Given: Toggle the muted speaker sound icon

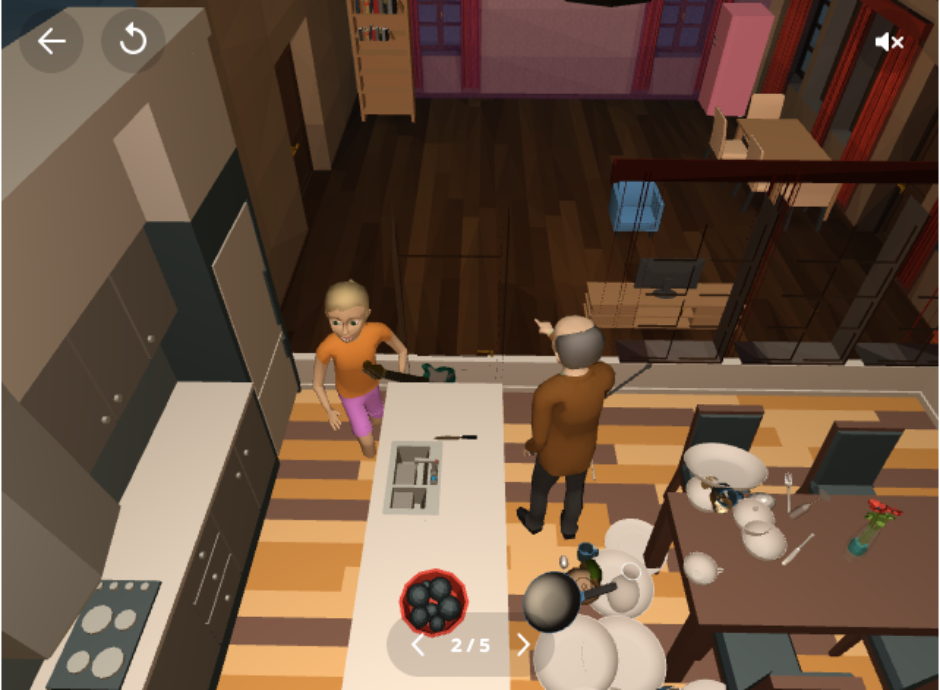Looking at the screenshot, I should 888,42.
